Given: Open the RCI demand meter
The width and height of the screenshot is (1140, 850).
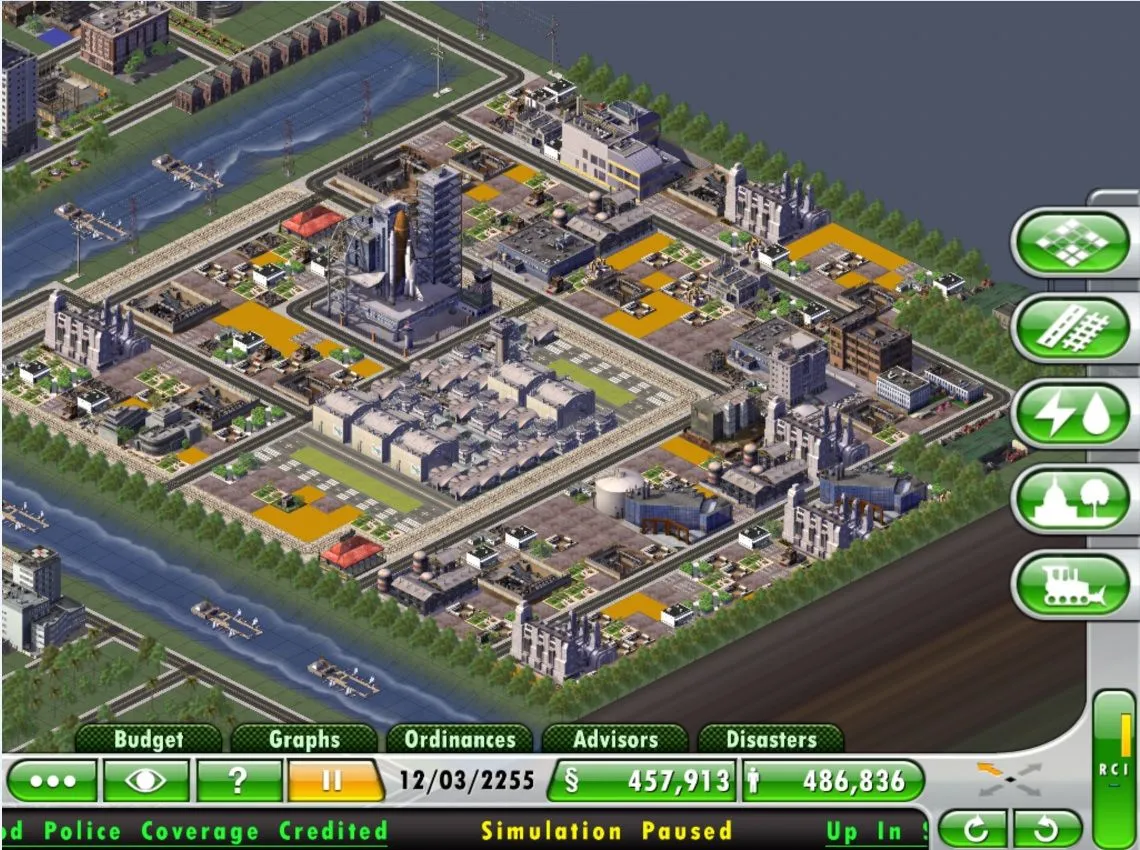Looking at the screenshot, I should click(1113, 768).
